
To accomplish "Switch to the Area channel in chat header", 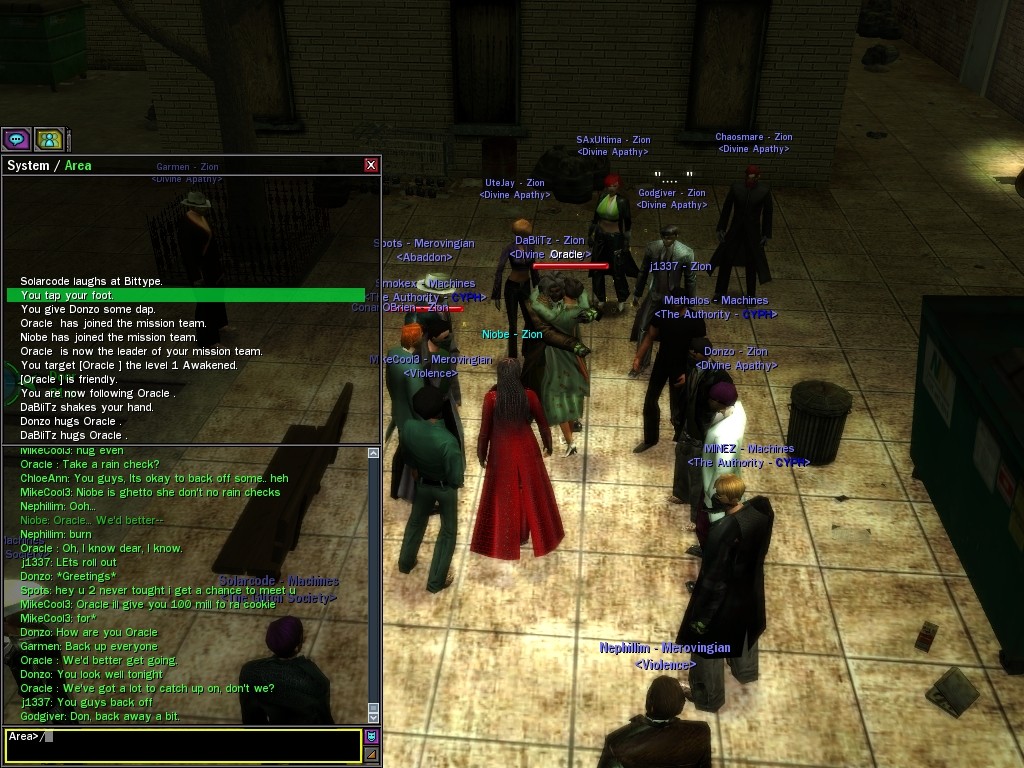I will tap(78, 165).
